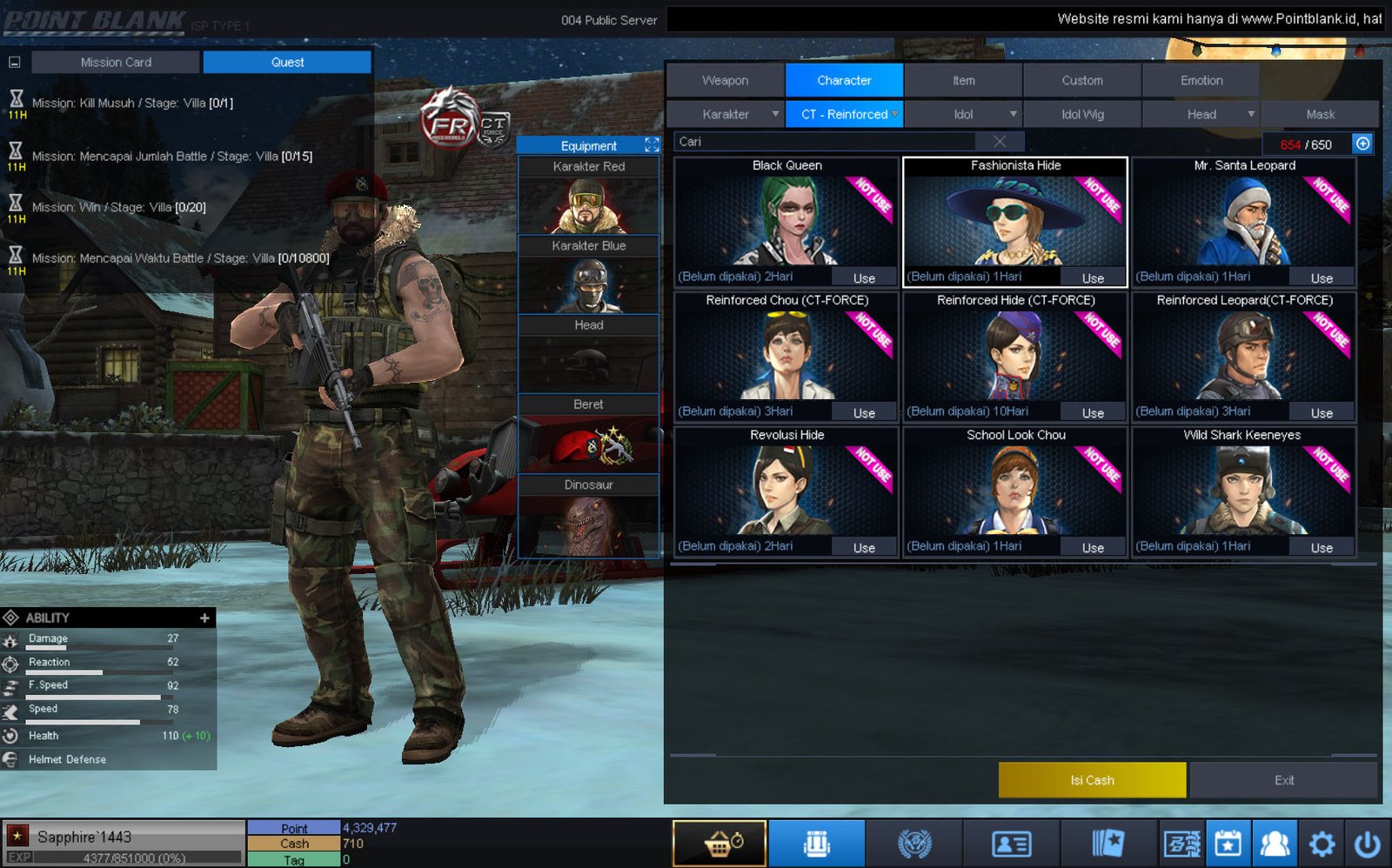Switch to the Mission Card tab
This screenshot has height=868, width=1392.
[116, 63]
